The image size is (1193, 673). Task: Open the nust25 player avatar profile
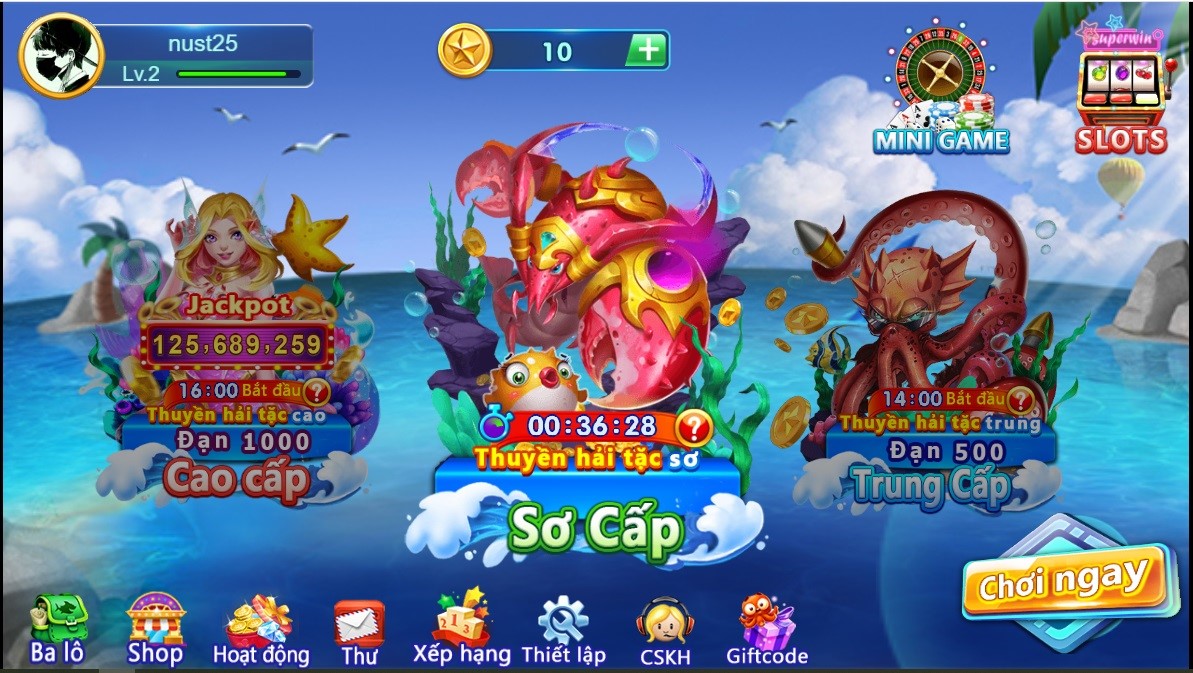[62, 55]
